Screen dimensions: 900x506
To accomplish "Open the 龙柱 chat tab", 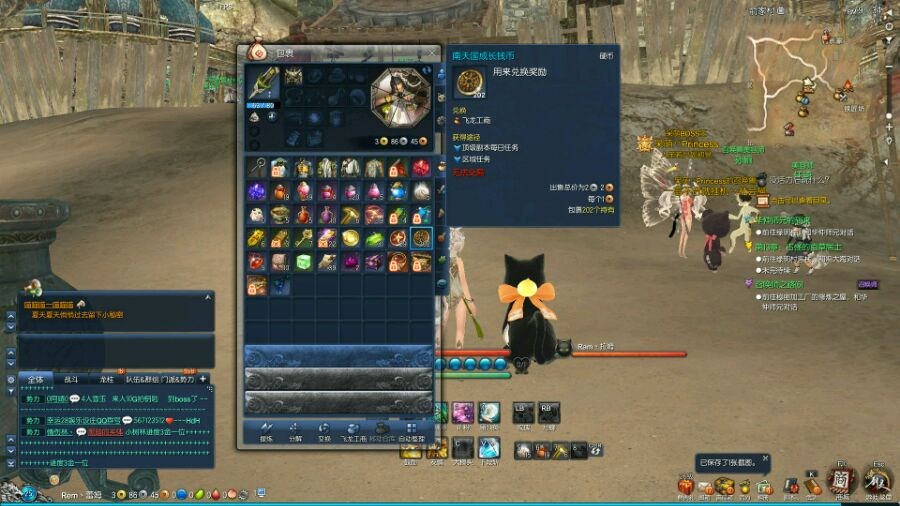I will (106, 379).
